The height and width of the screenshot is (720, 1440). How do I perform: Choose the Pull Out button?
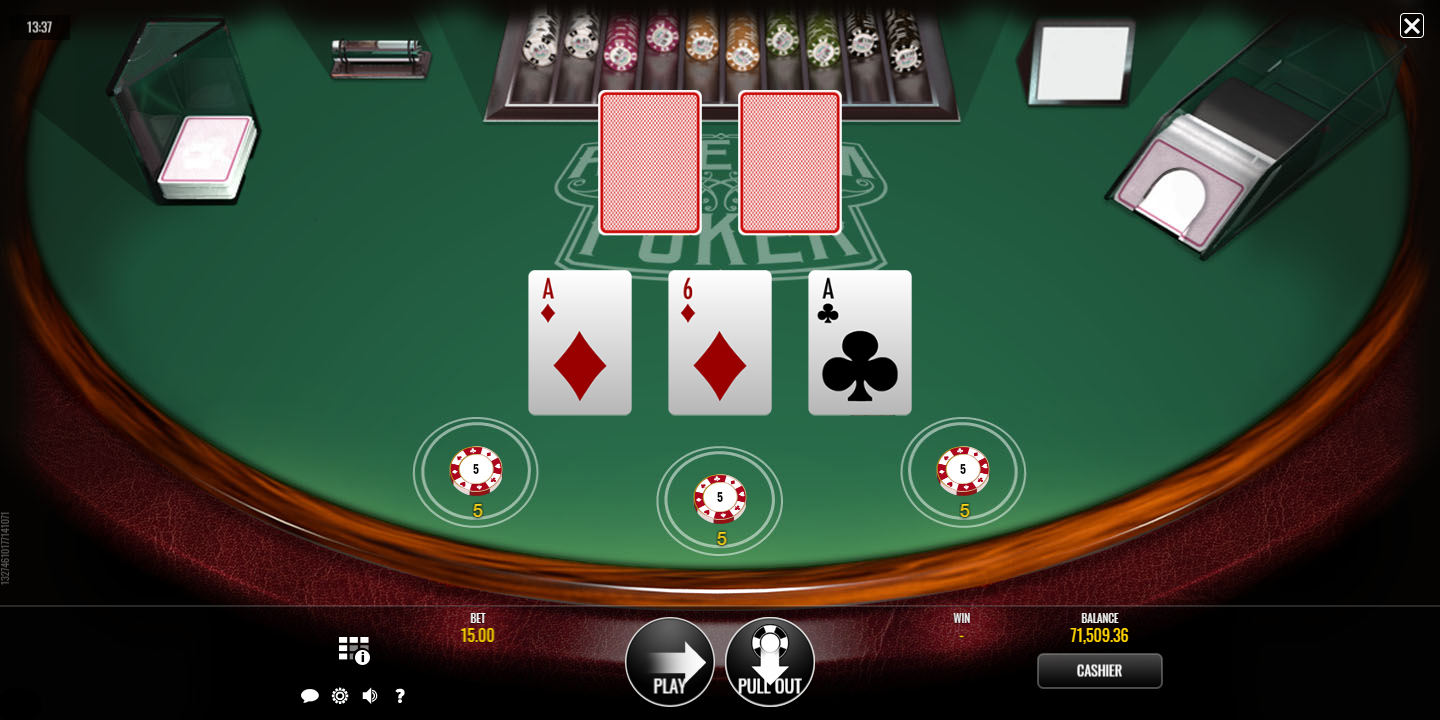770,662
